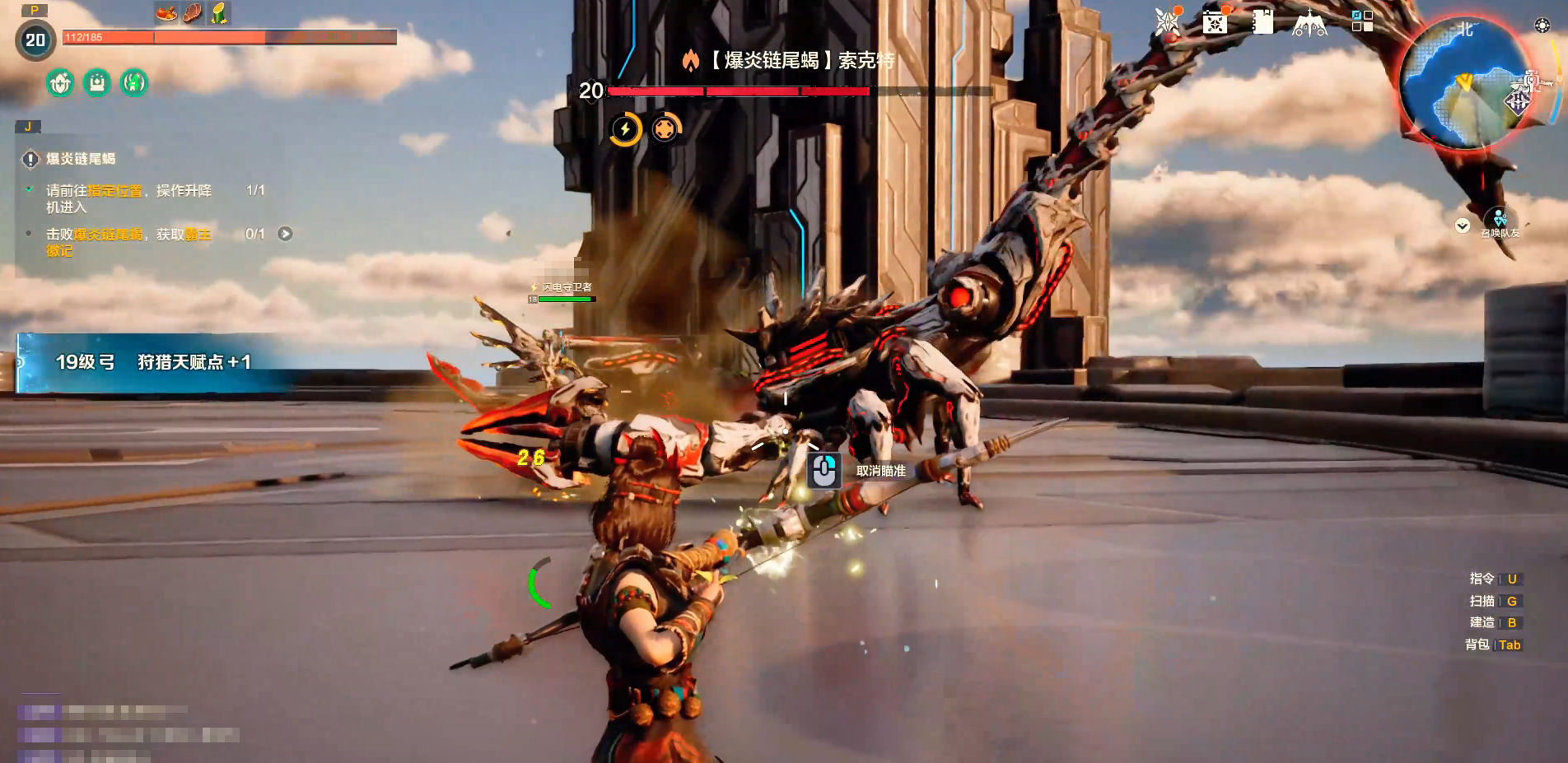Click the gear settings icon beside the minimap
This screenshot has height=763, width=1568.
pyautogui.click(x=1542, y=26)
